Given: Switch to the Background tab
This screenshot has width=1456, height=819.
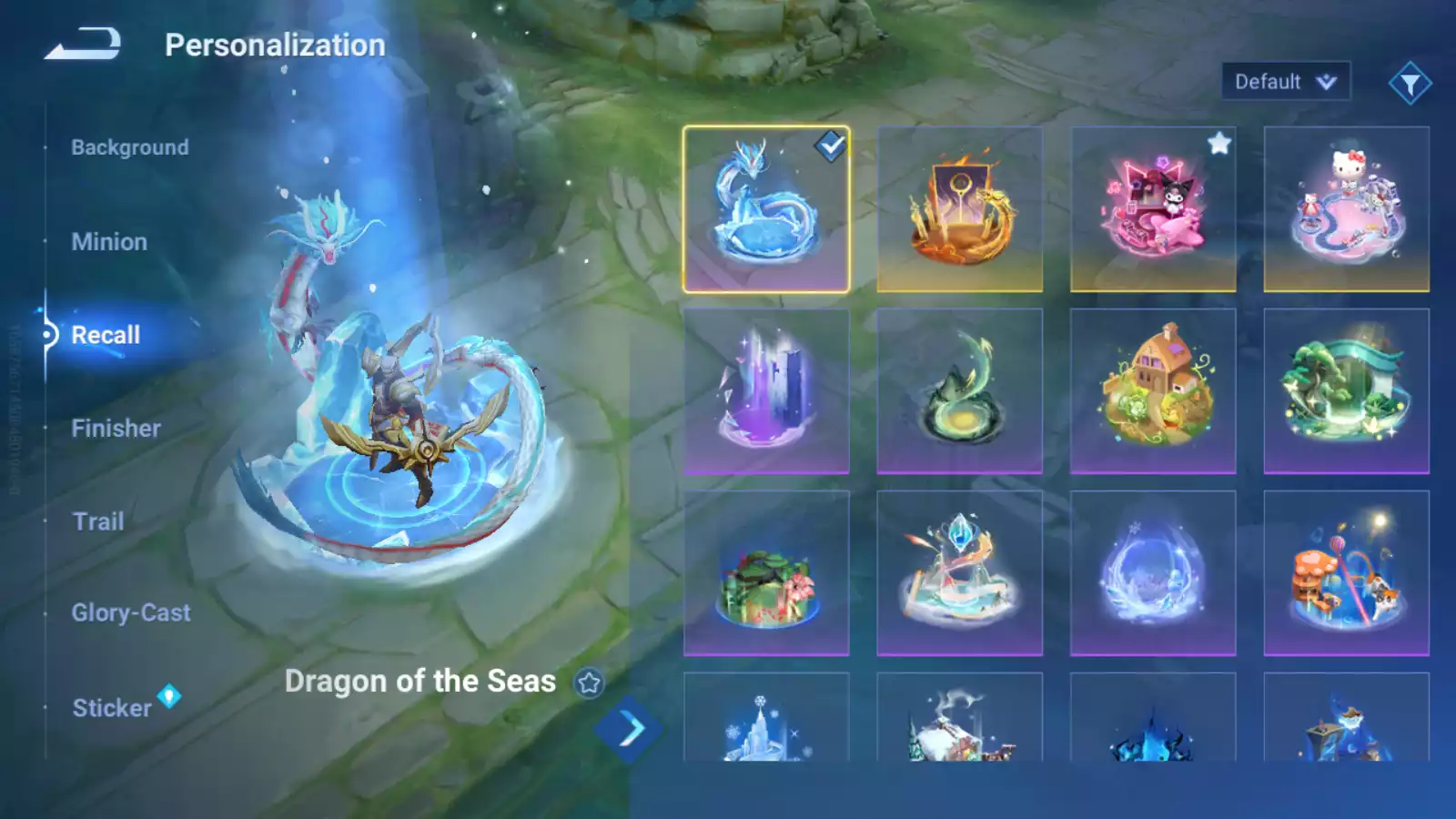Looking at the screenshot, I should [x=130, y=147].
